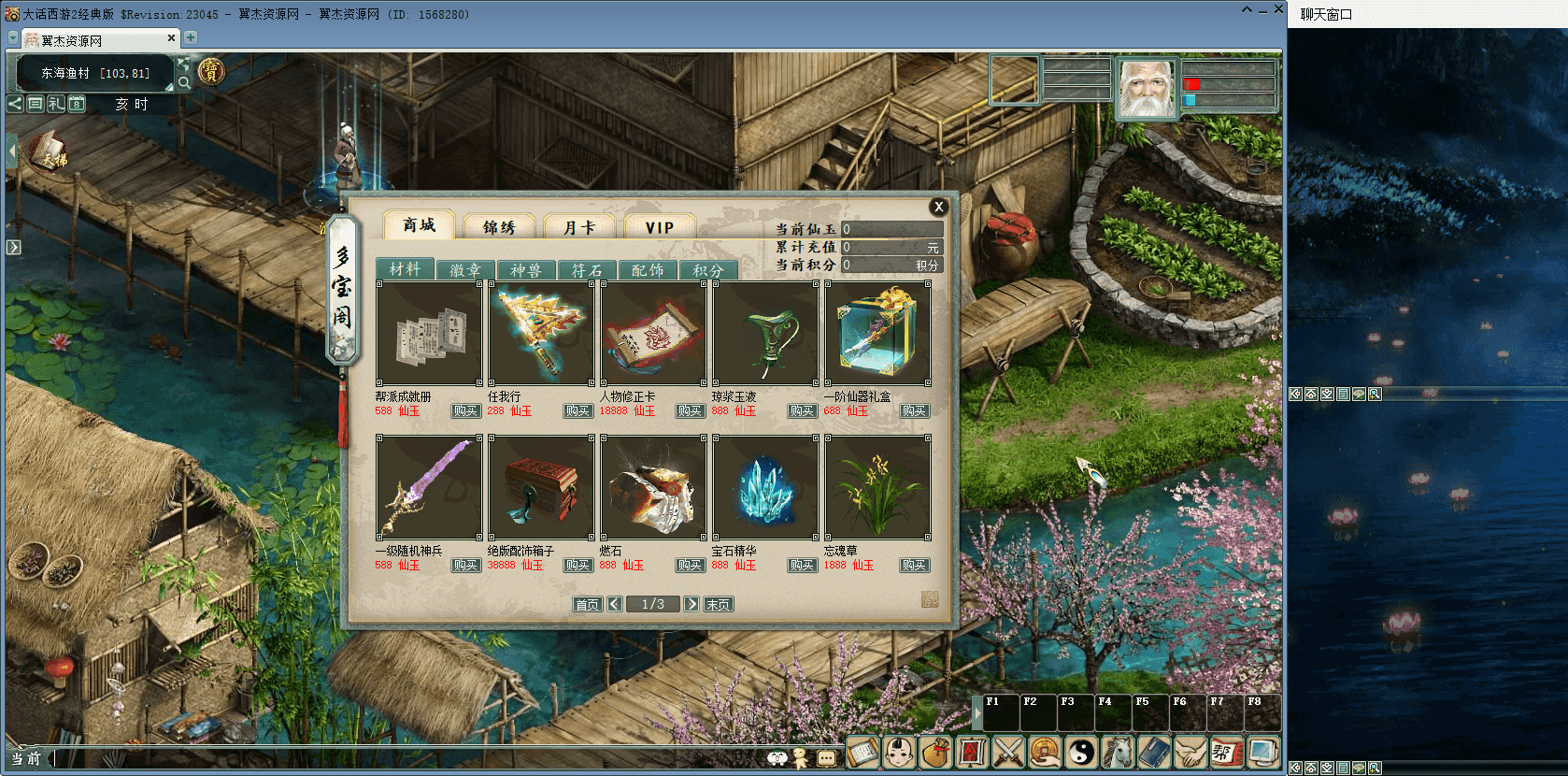The image size is (1568, 776).
Task: Select the 琼浆玉液 item thumbnail
Action: click(x=765, y=334)
